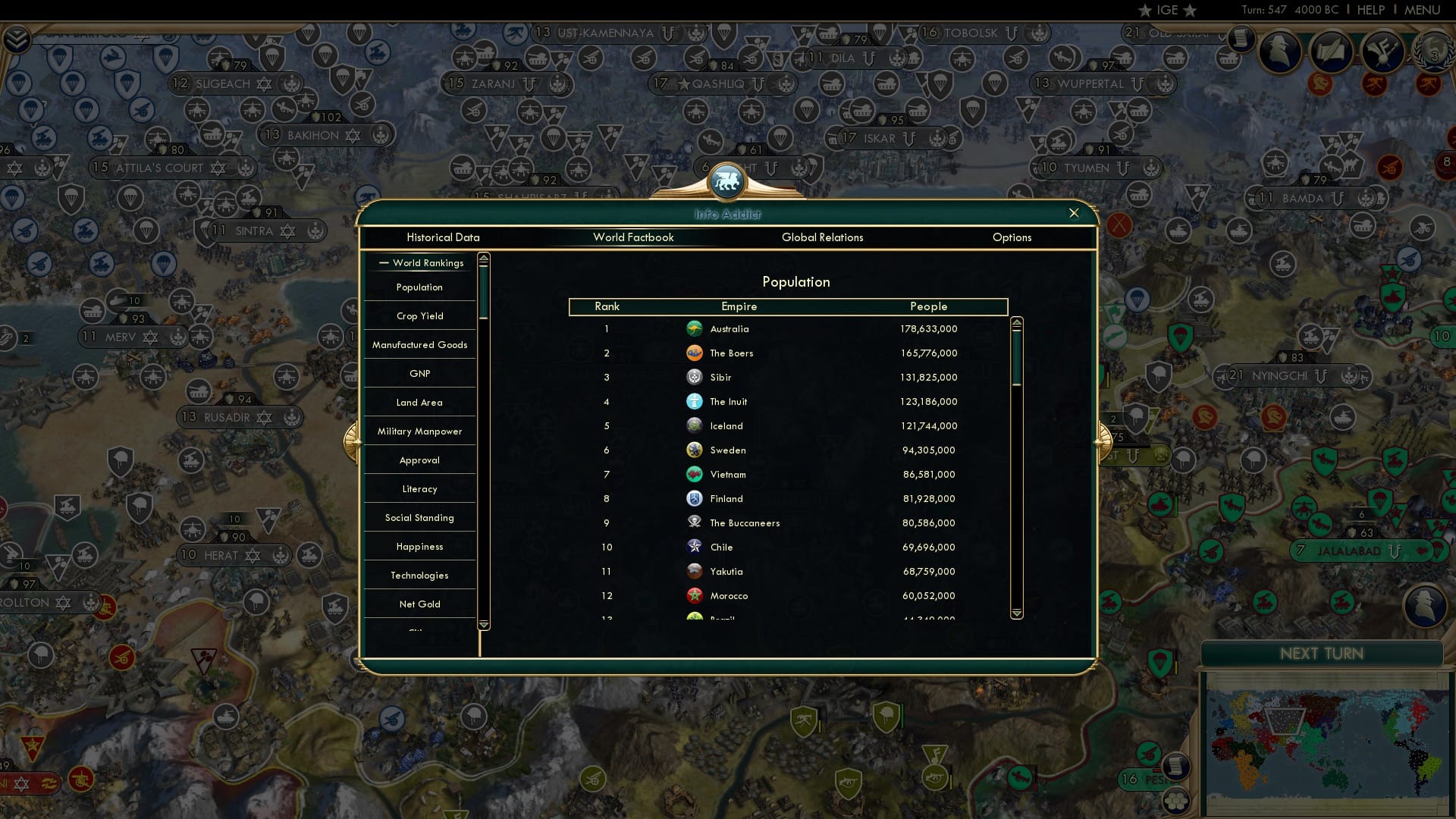Click Vietnam's empire icon

click(x=694, y=474)
